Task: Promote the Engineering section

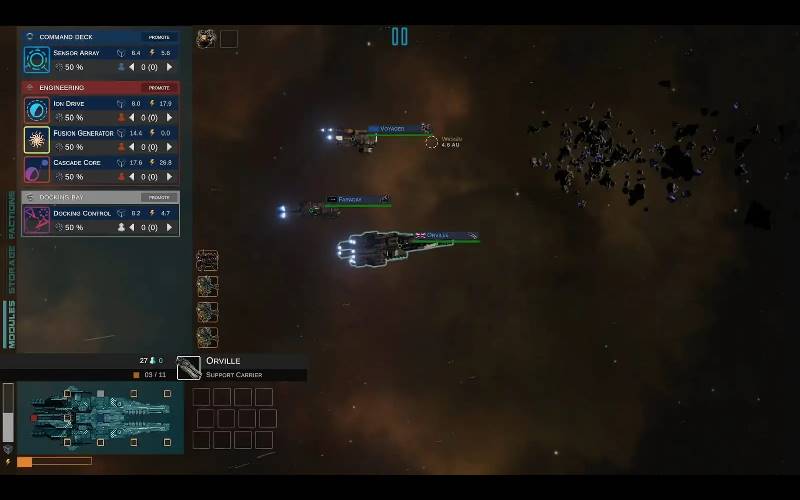Action: 158,87
